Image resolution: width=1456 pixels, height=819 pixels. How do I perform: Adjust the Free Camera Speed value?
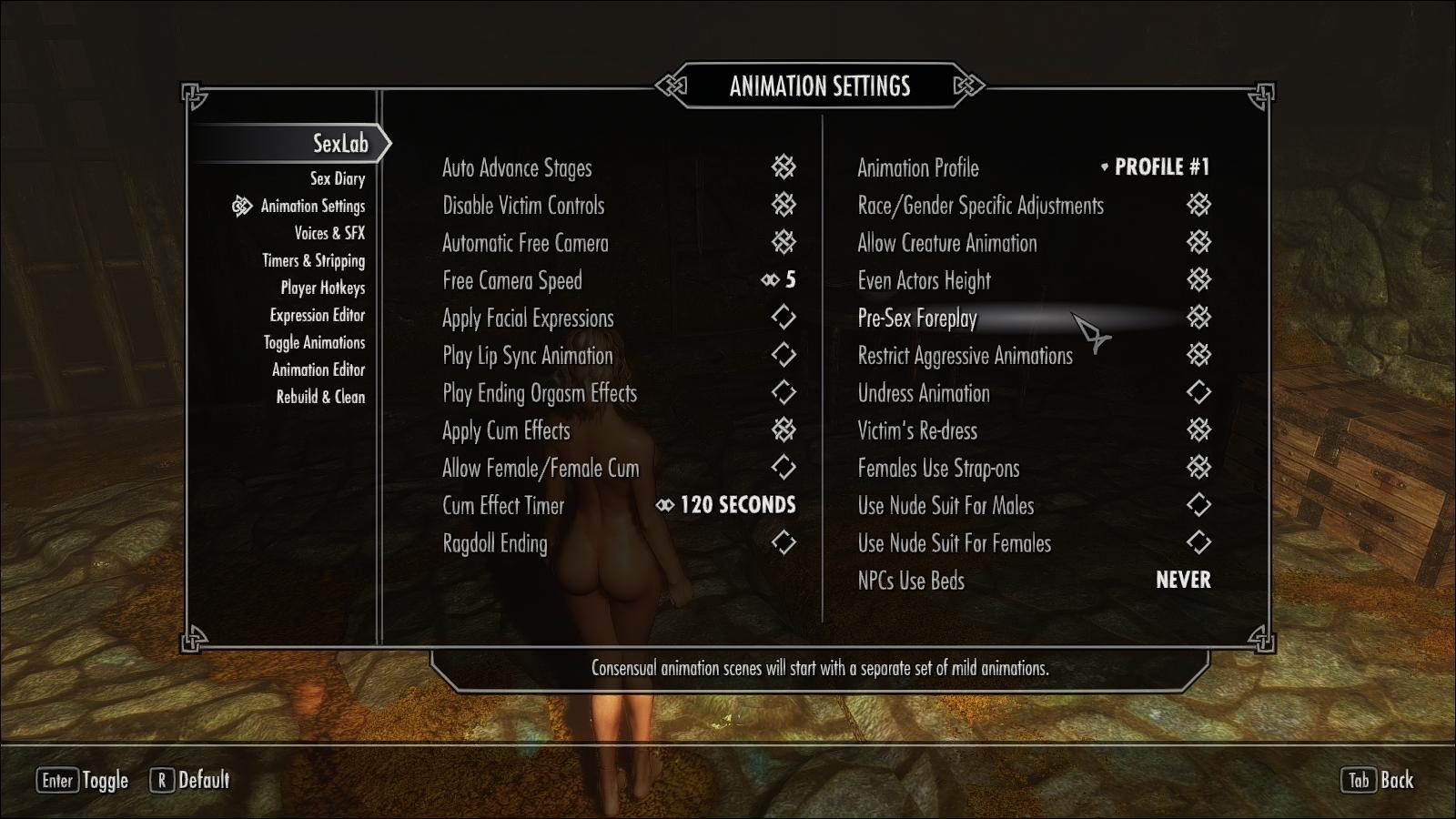779,280
